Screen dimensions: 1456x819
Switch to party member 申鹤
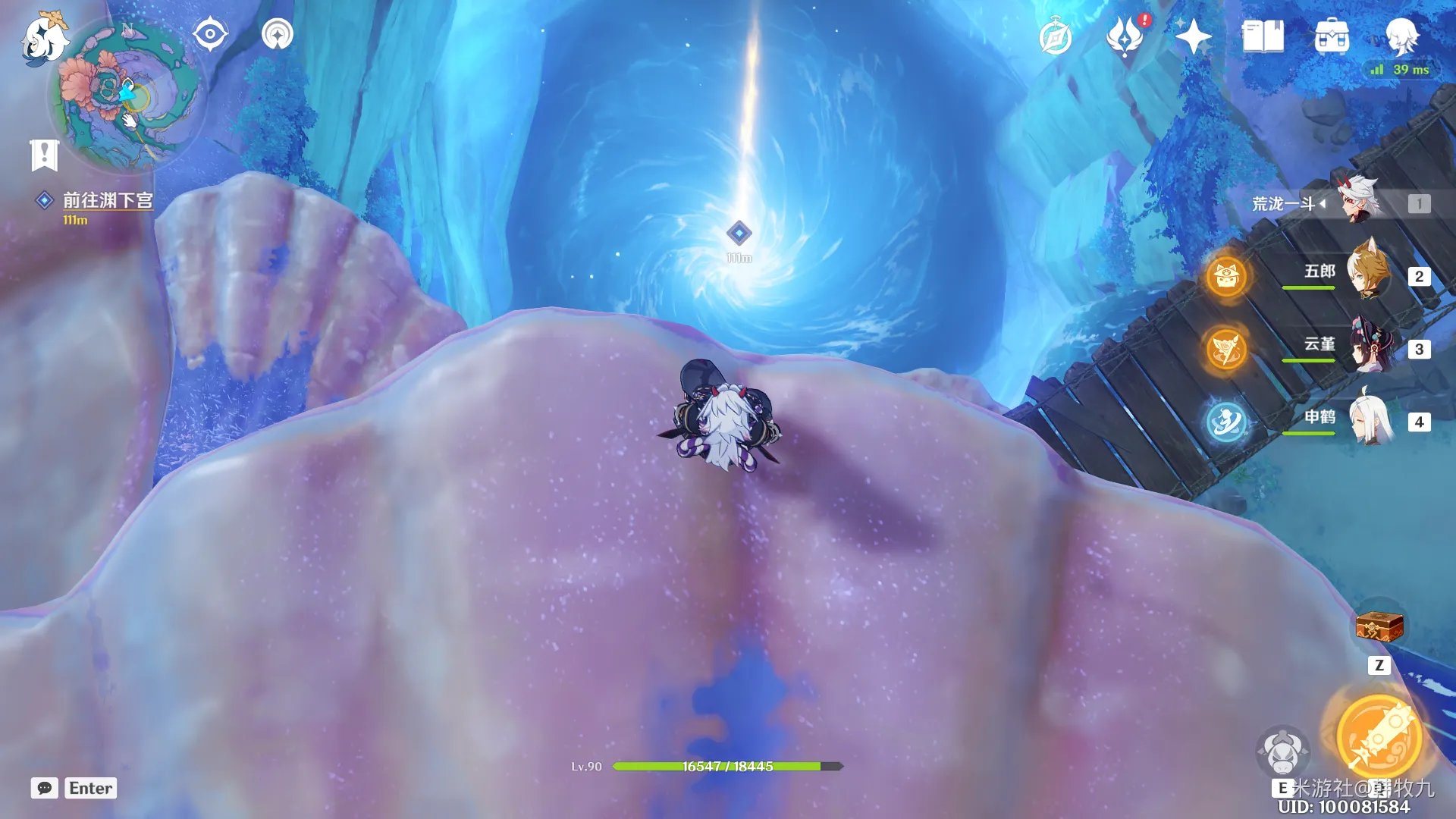[1367, 420]
